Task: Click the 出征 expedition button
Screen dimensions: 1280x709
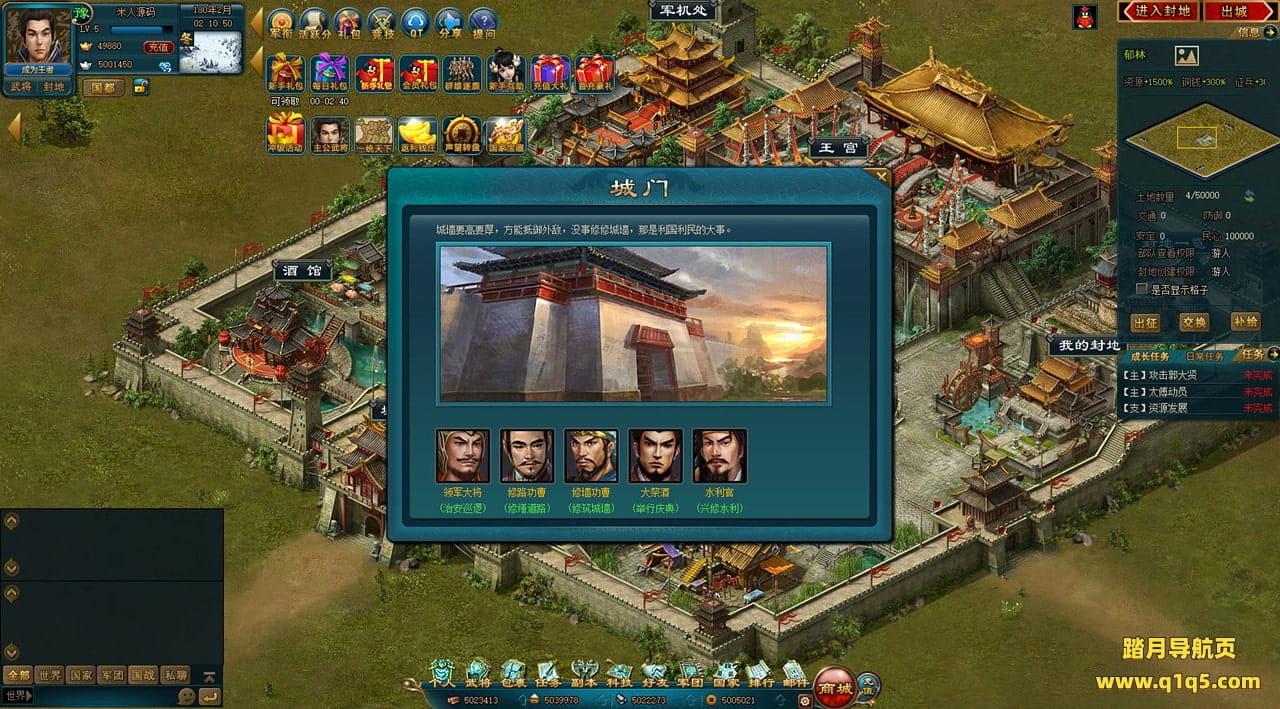Action: click(x=1145, y=322)
